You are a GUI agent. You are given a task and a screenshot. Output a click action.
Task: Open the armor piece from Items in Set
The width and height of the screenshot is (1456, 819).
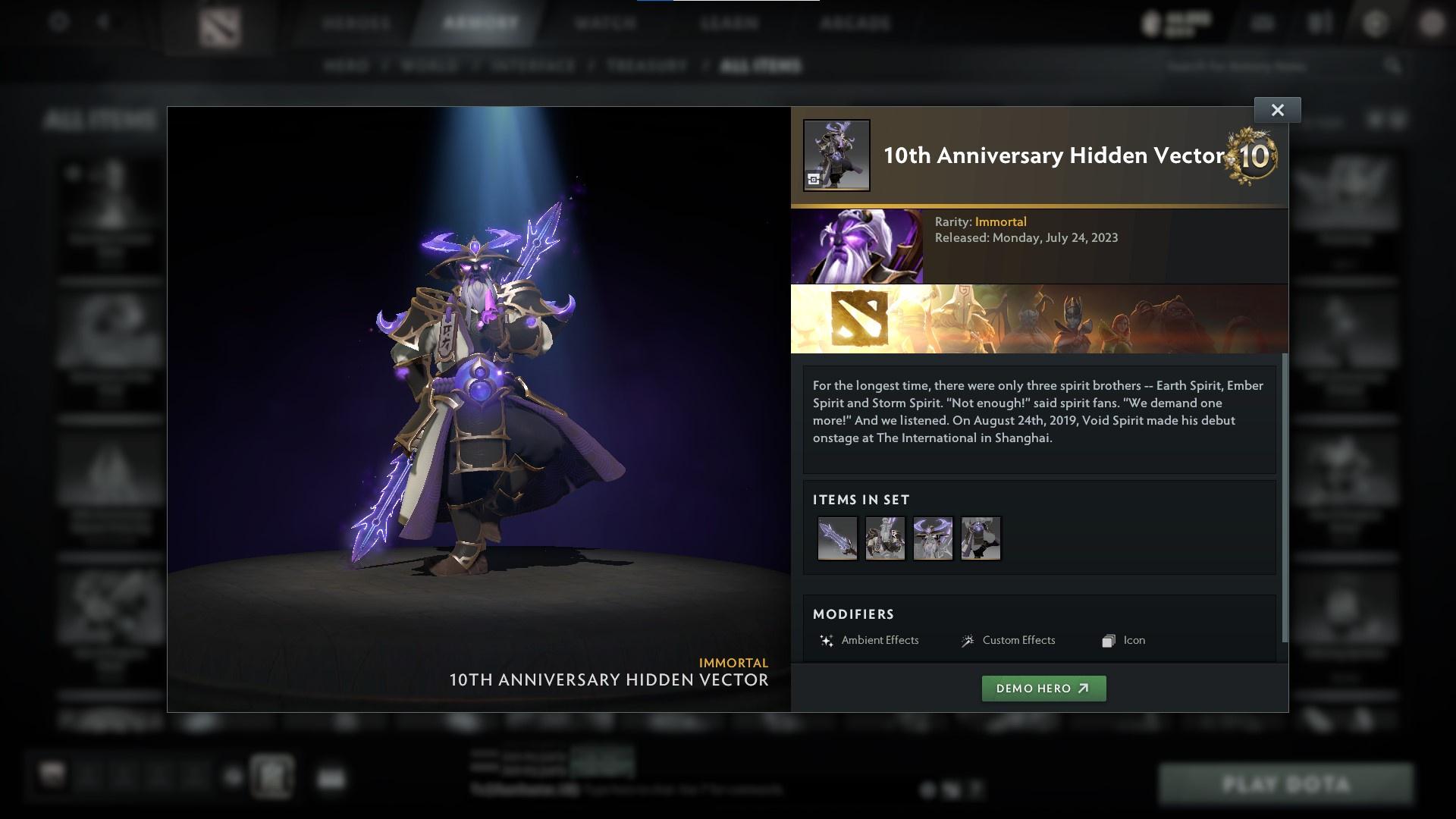pos(885,538)
